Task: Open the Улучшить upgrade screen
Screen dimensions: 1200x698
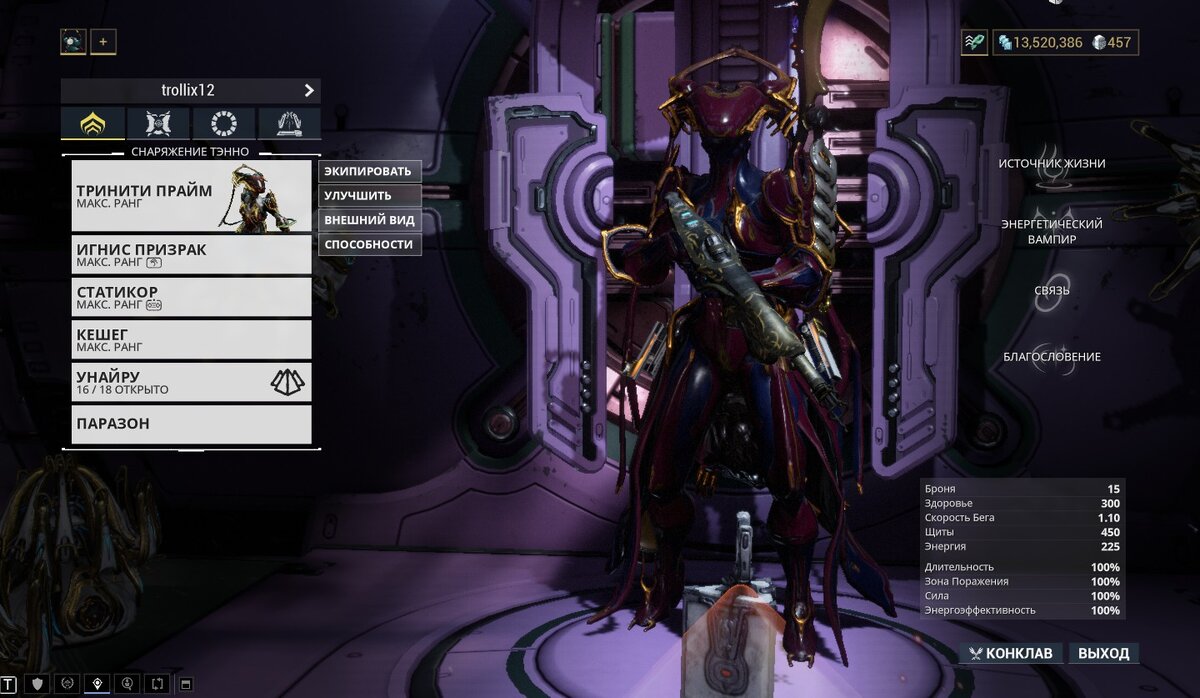Action: coord(369,195)
